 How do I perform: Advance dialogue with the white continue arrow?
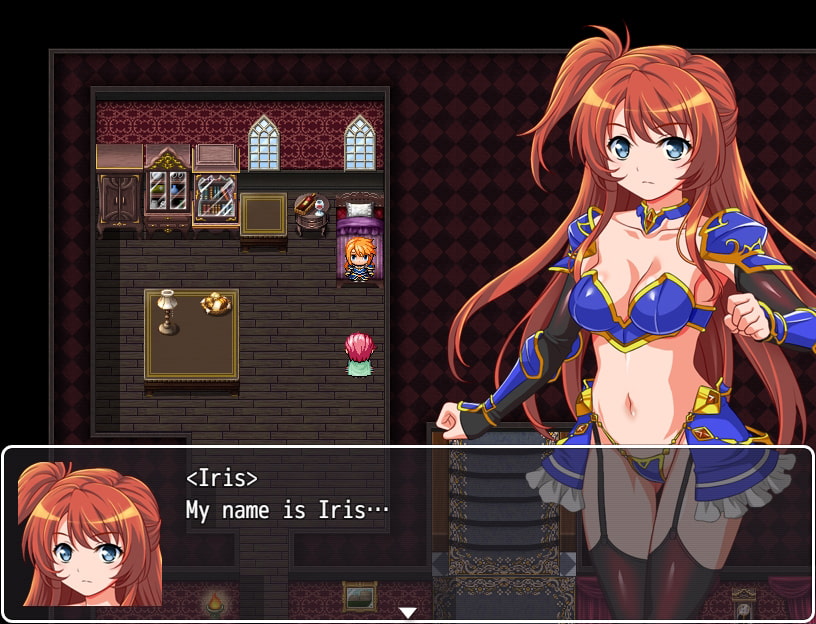point(408,612)
